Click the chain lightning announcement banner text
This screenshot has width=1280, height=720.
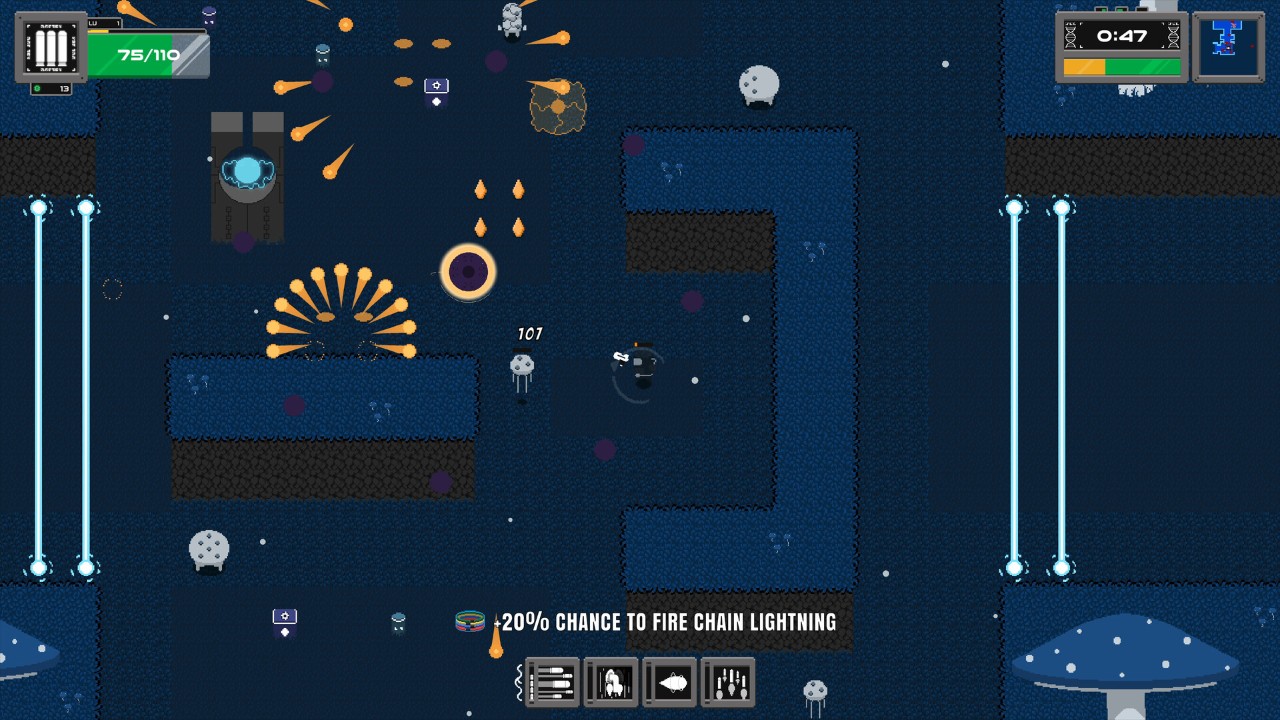point(665,621)
